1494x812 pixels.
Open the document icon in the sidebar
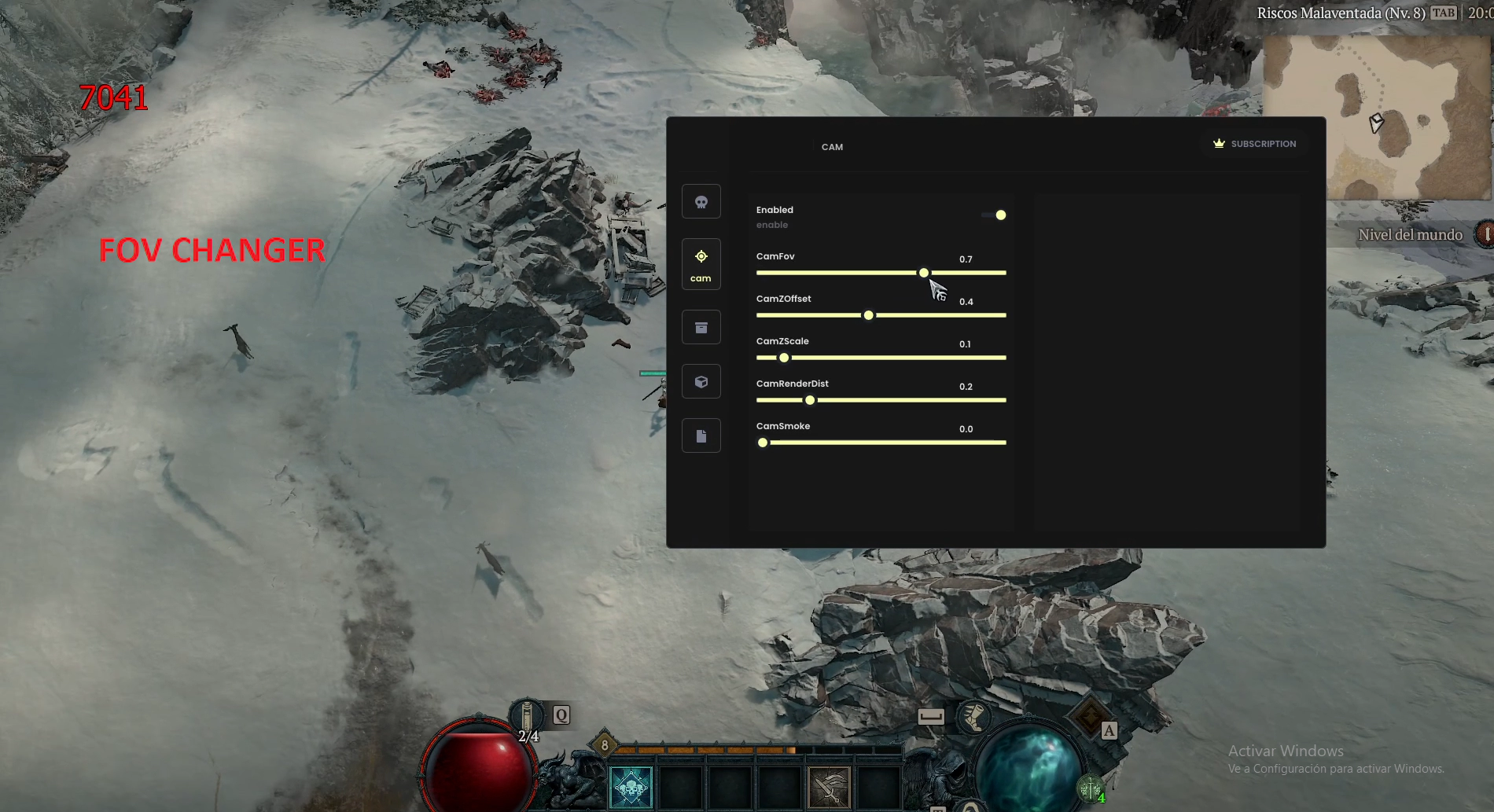click(x=701, y=435)
